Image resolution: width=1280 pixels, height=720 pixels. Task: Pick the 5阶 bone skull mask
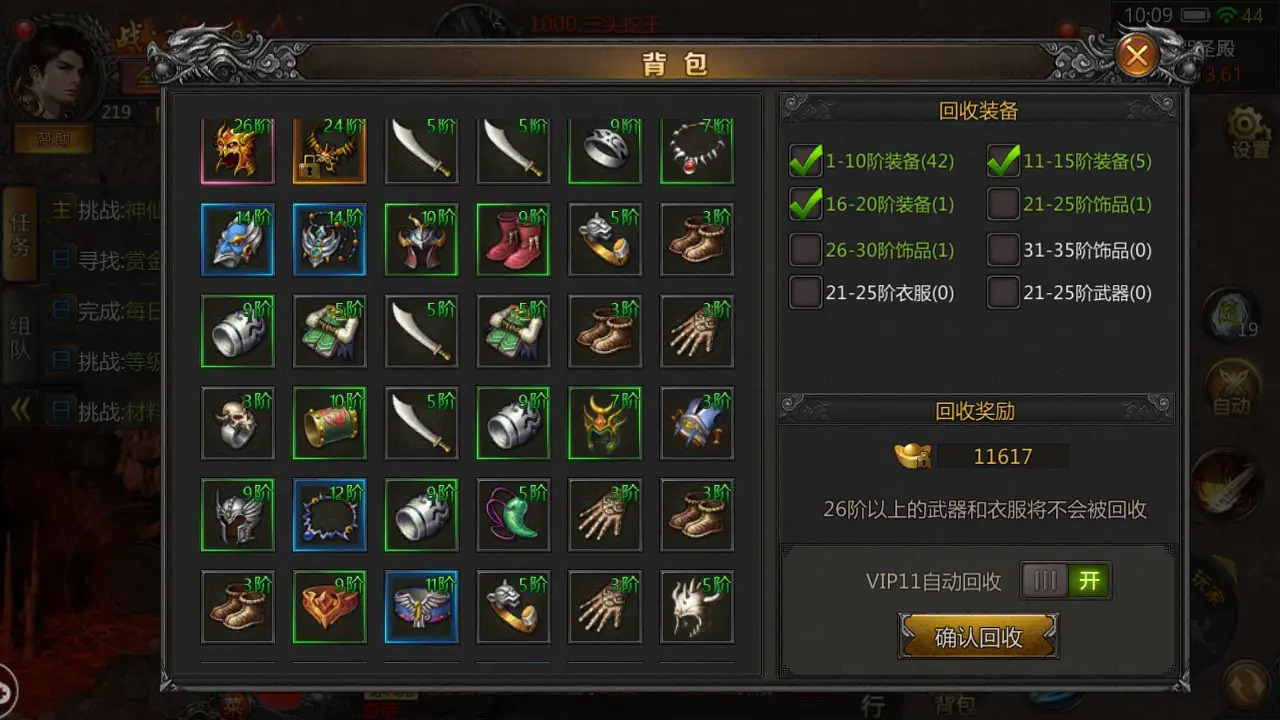tap(697, 607)
